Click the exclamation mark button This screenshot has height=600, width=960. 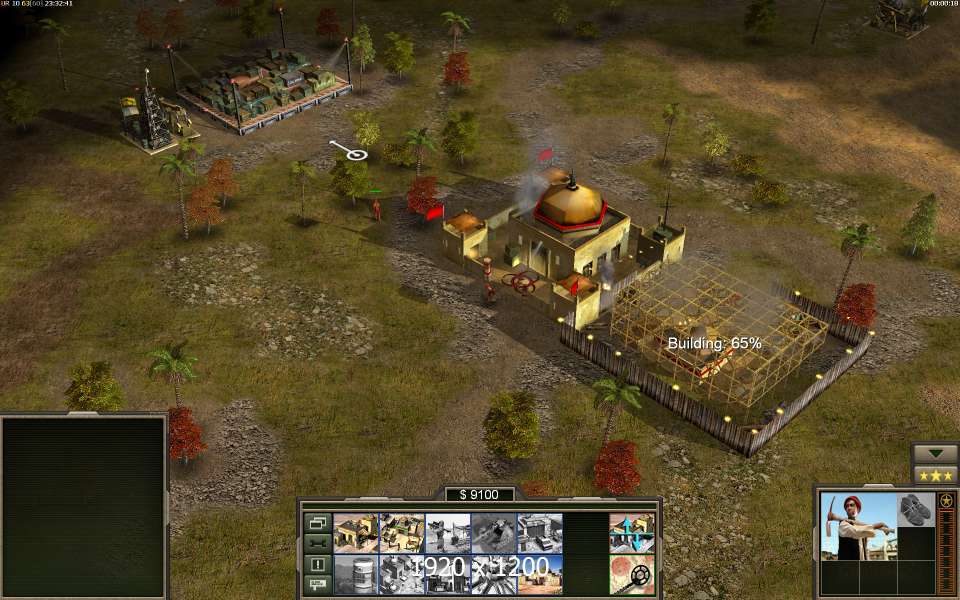pyautogui.click(x=317, y=564)
